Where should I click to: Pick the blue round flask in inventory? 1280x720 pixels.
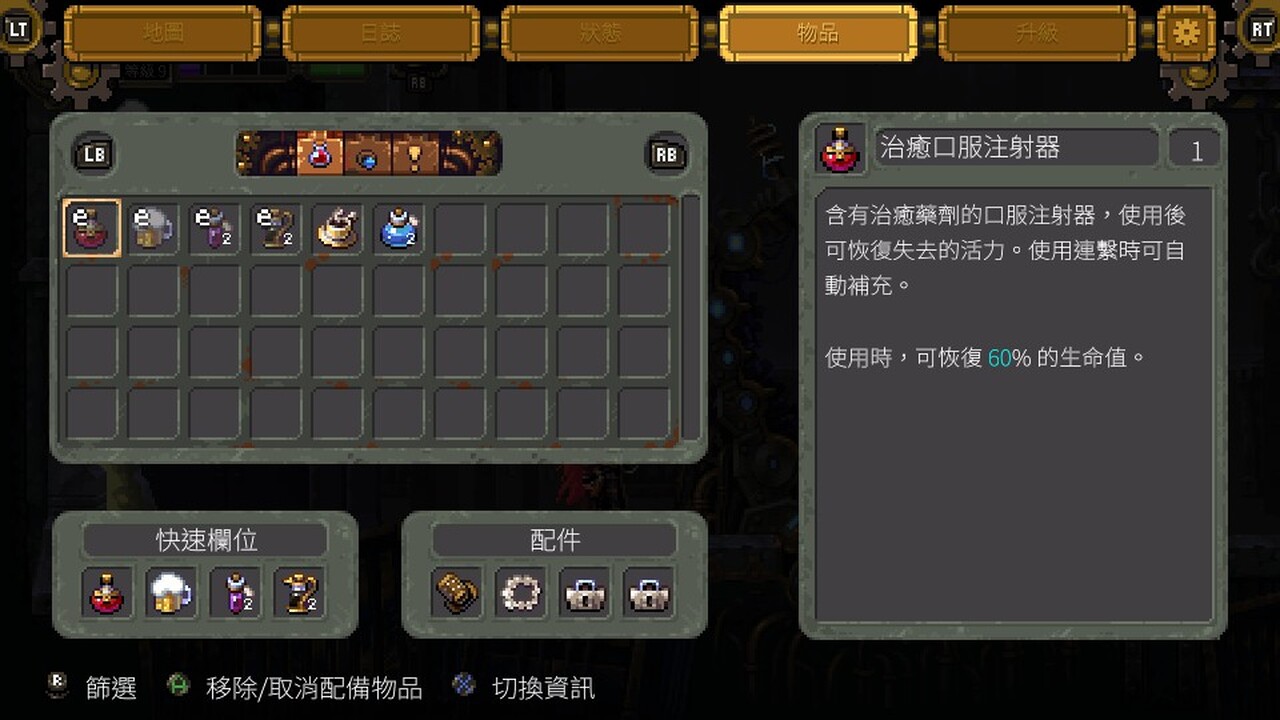(x=400, y=228)
